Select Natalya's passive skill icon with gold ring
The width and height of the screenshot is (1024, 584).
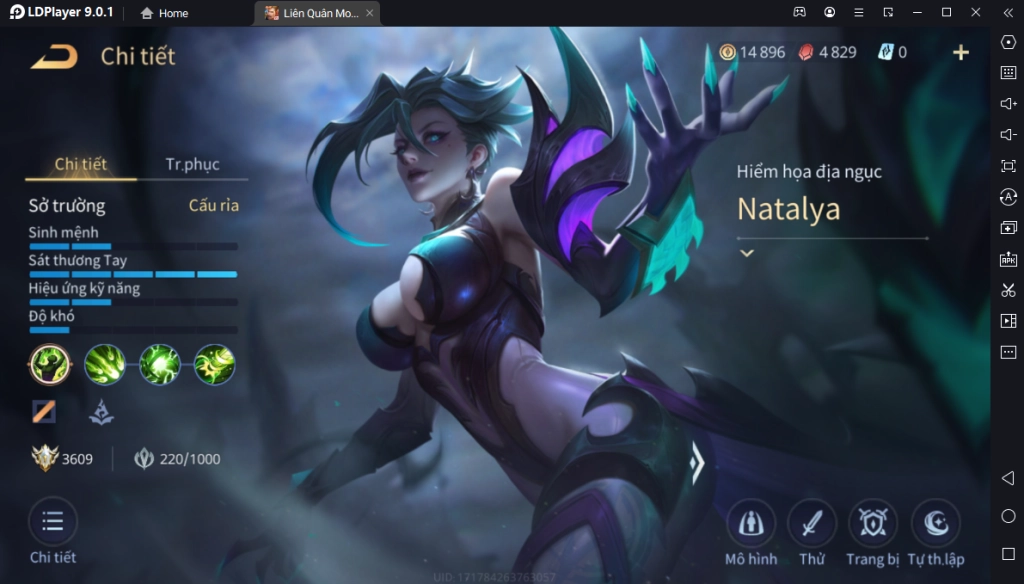(49, 364)
